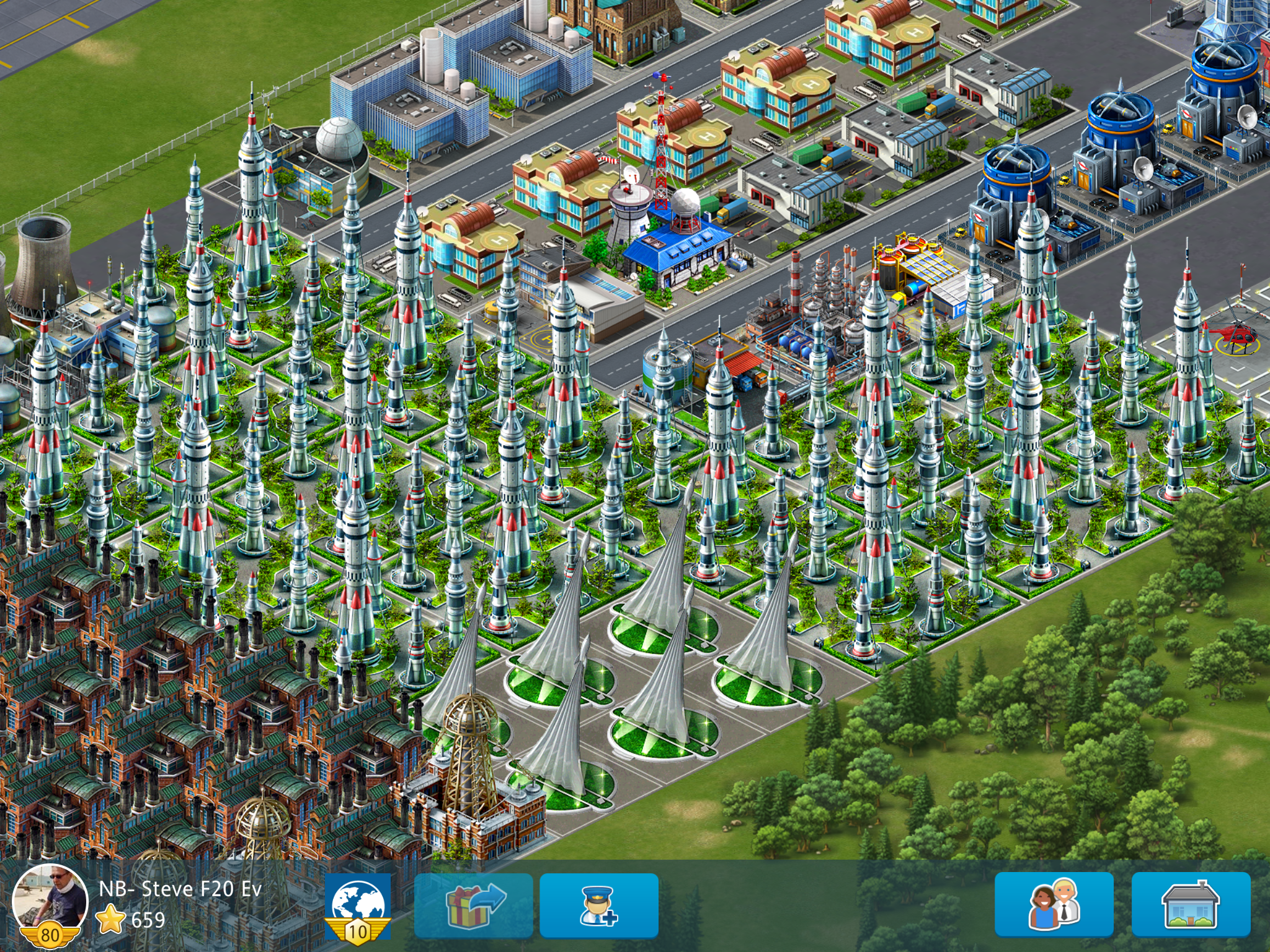Add this pilot as a neighbor
The height and width of the screenshot is (952, 1270).
[598, 905]
